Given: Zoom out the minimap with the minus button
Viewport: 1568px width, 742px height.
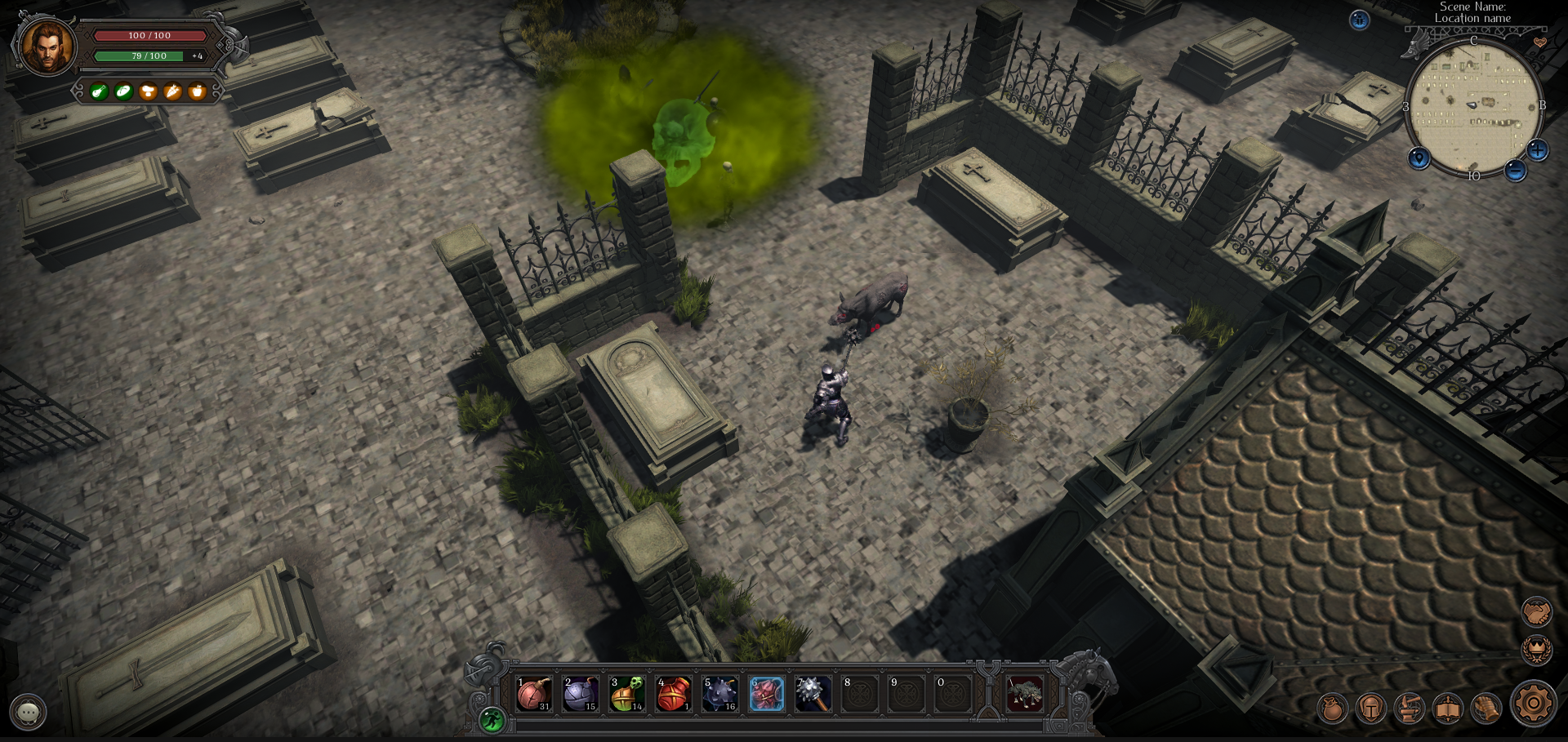Looking at the screenshot, I should pyautogui.click(x=1516, y=170).
